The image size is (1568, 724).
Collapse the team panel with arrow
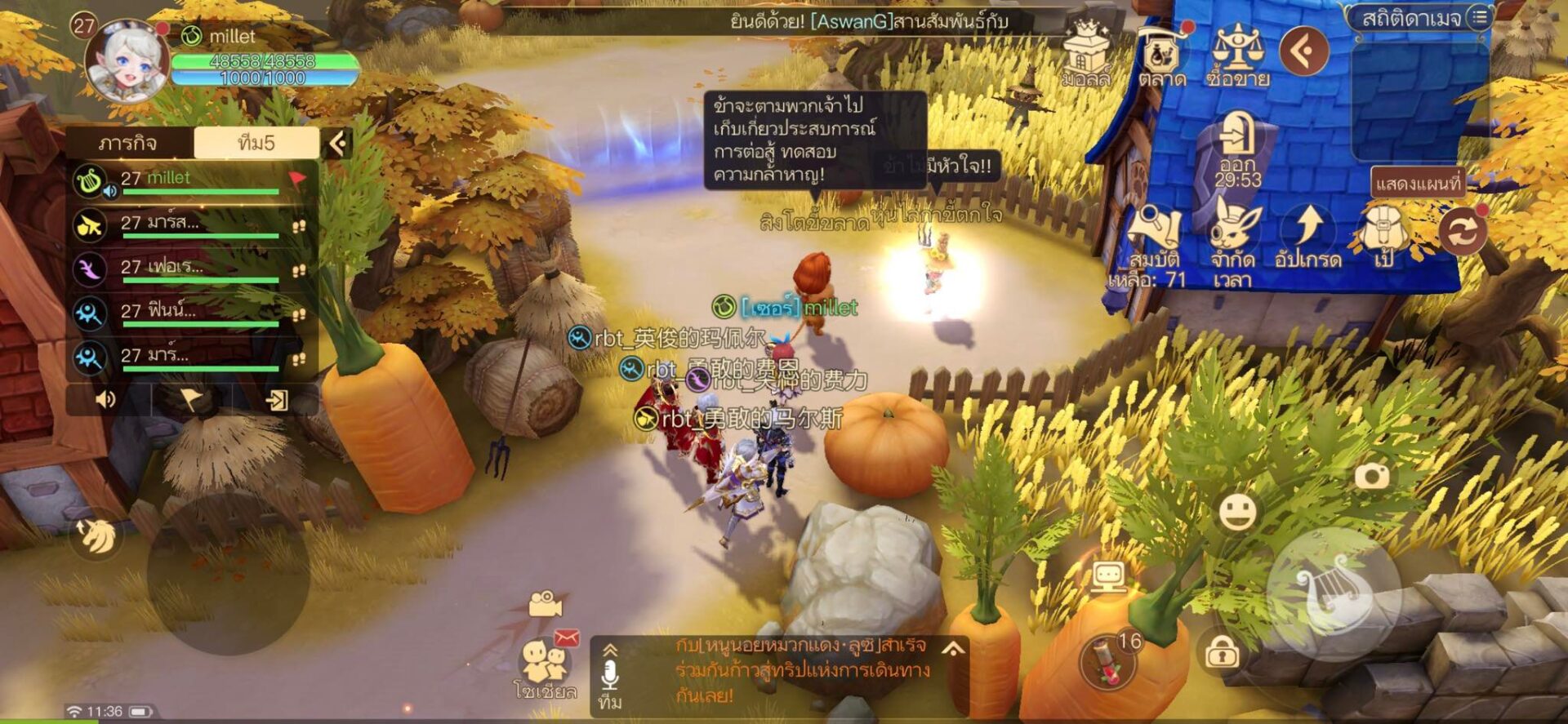(x=337, y=144)
